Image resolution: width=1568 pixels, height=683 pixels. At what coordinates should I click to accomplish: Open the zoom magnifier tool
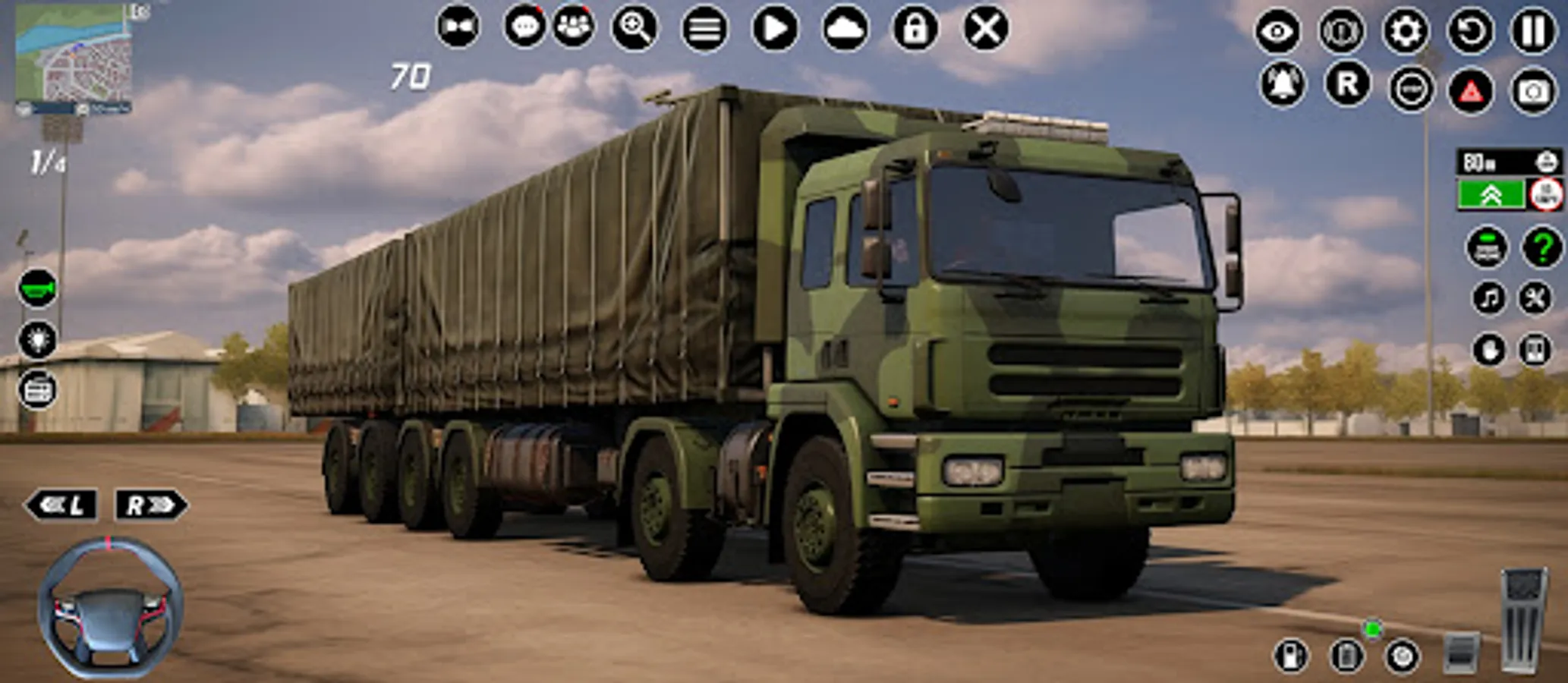[635, 27]
